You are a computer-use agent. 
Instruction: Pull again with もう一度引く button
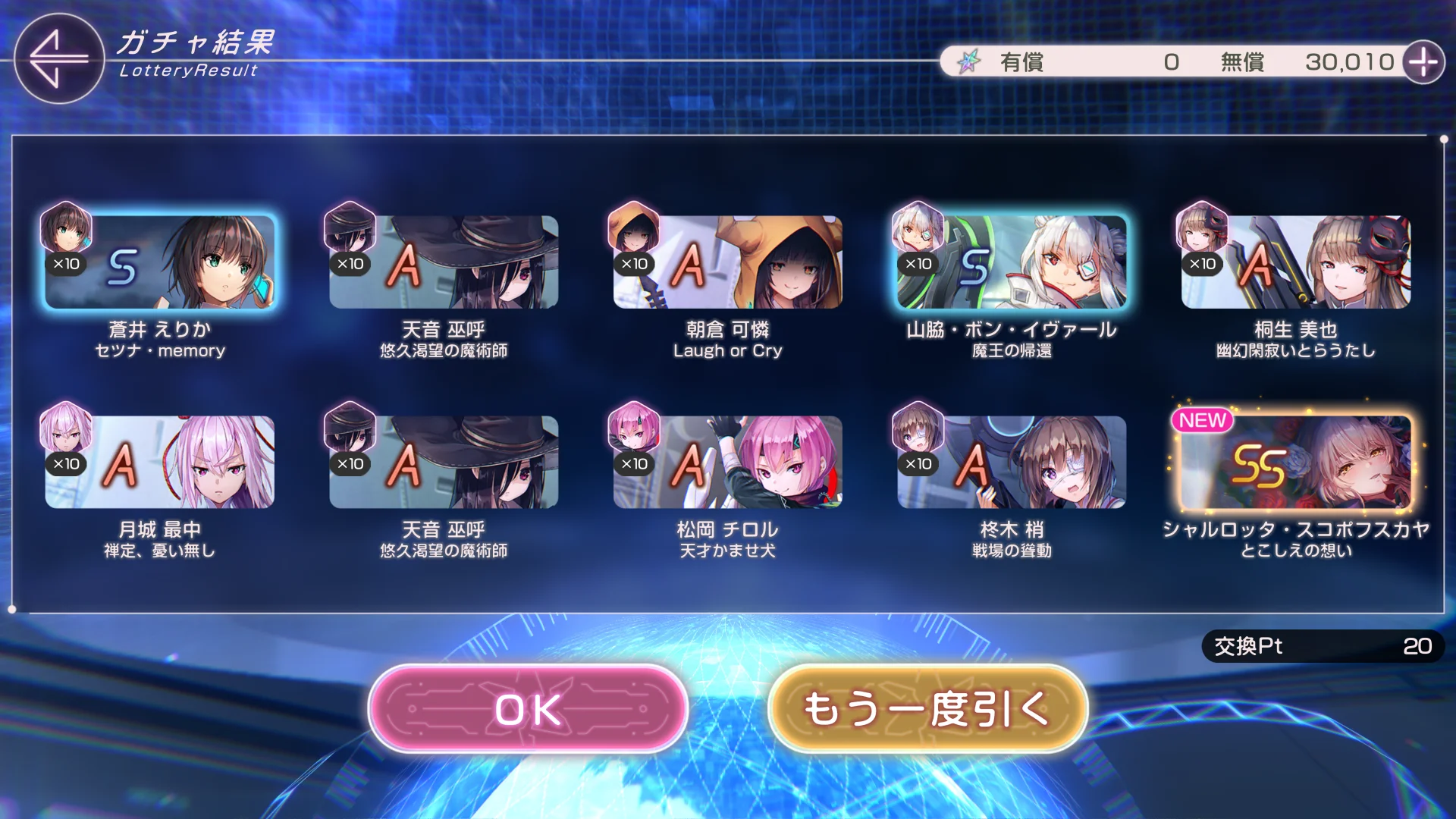point(927,709)
